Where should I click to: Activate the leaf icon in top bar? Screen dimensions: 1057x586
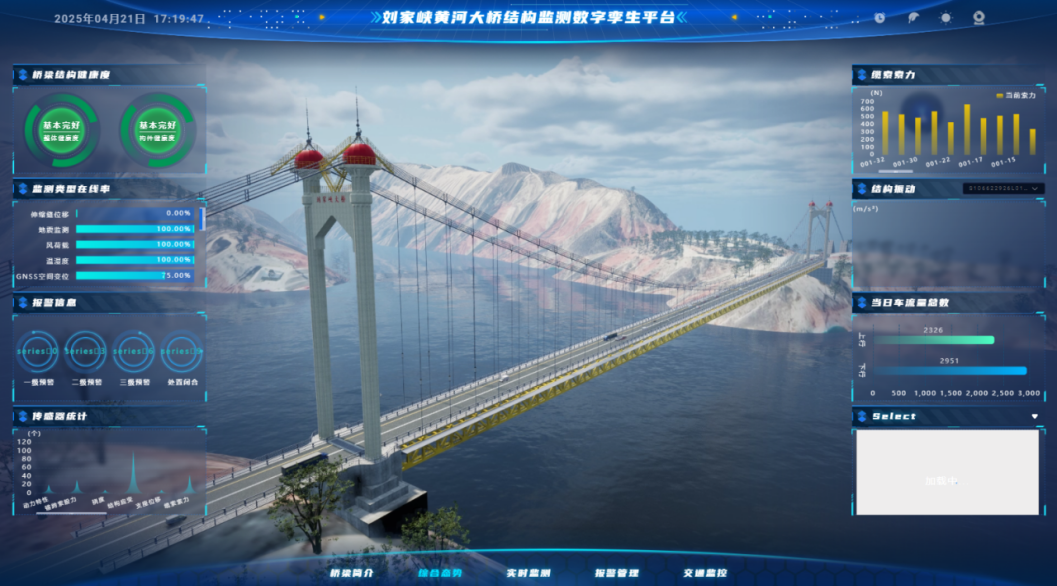(913, 18)
